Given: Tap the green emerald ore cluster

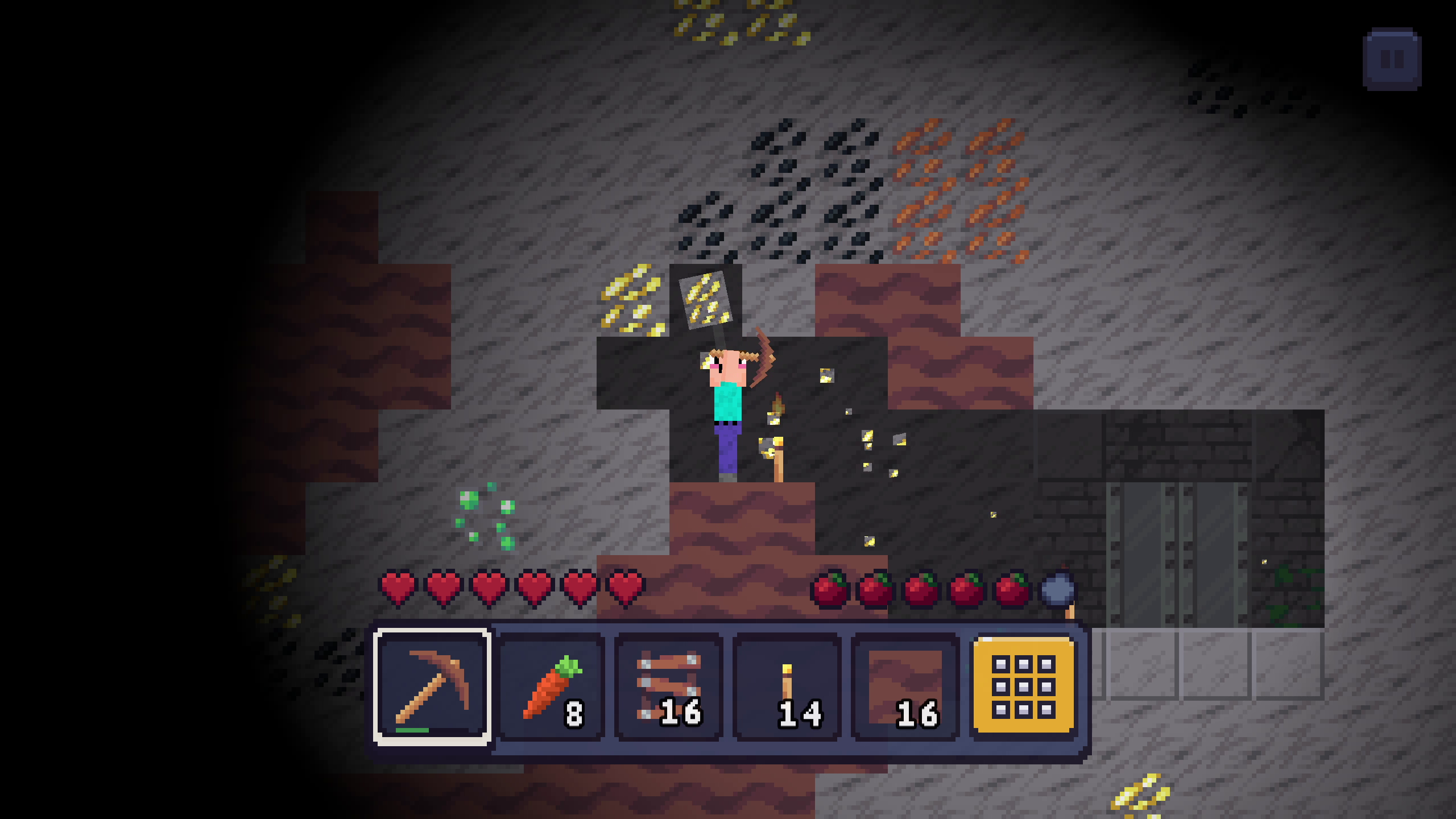Looking at the screenshot, I should point(485,518).
